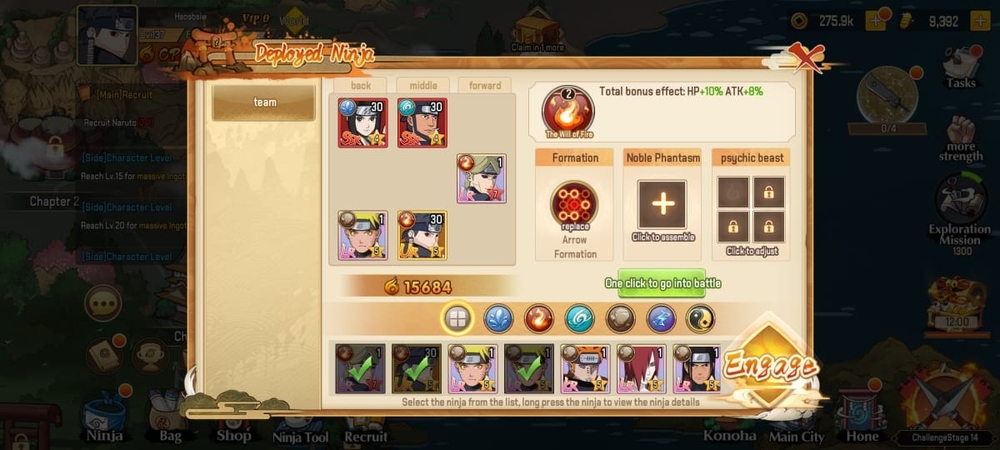
Task: Filter ninja list by lightning element
Action: (661, 318)
